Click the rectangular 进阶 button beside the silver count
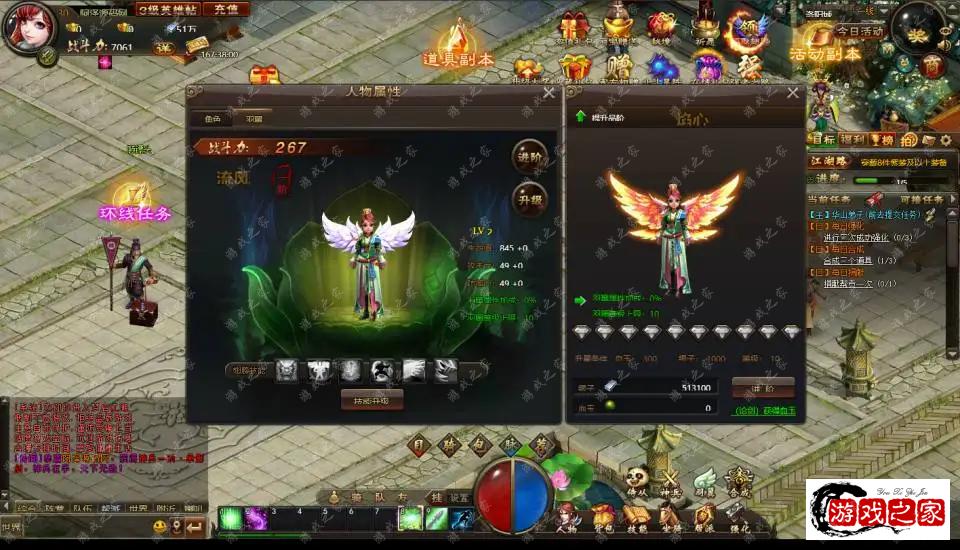The height and width of the screenshot is (550, 960). click(763, 386)
